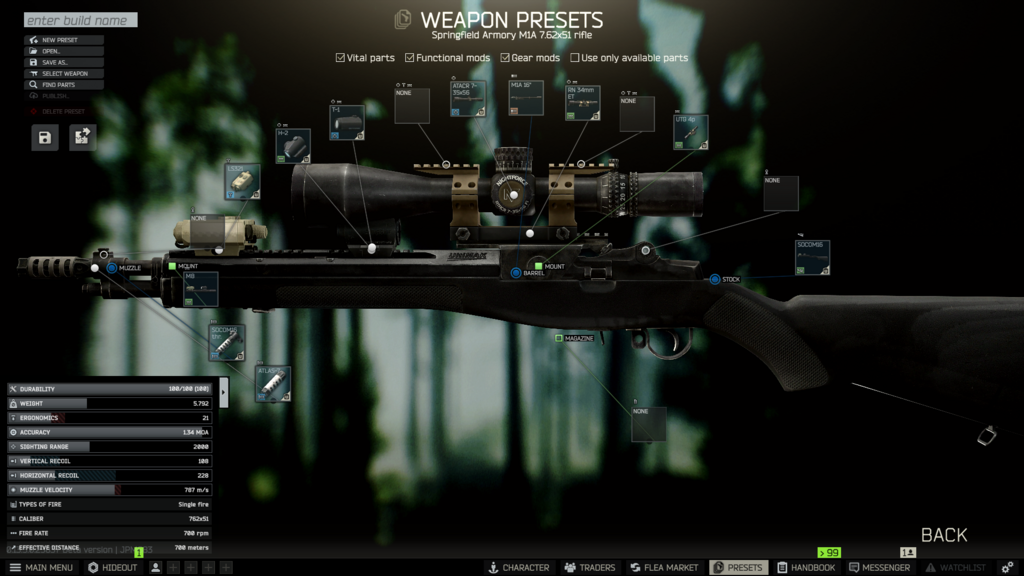This screenshot has height=576, width=1024.
Task: Toggle the Gear mods checkbox
Action: 506,58
